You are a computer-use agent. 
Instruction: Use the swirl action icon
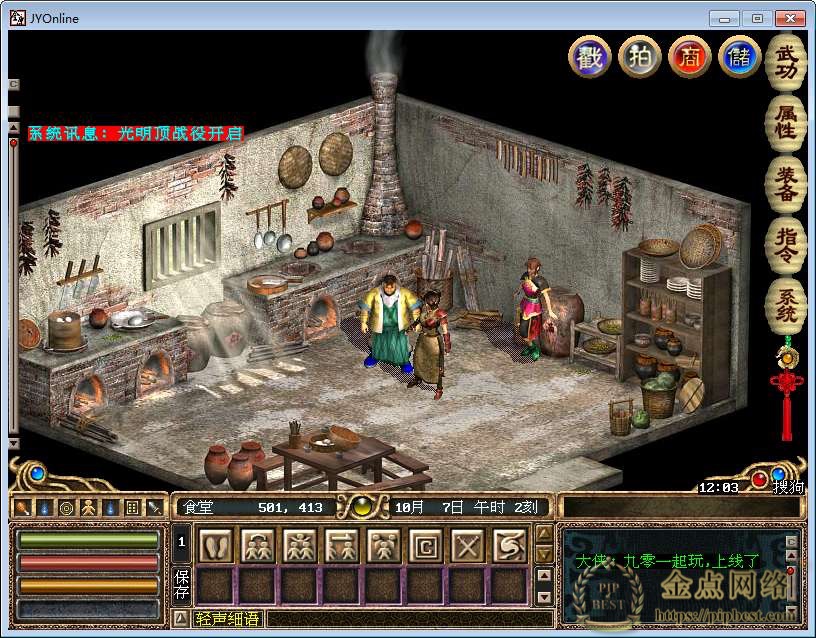509,545
